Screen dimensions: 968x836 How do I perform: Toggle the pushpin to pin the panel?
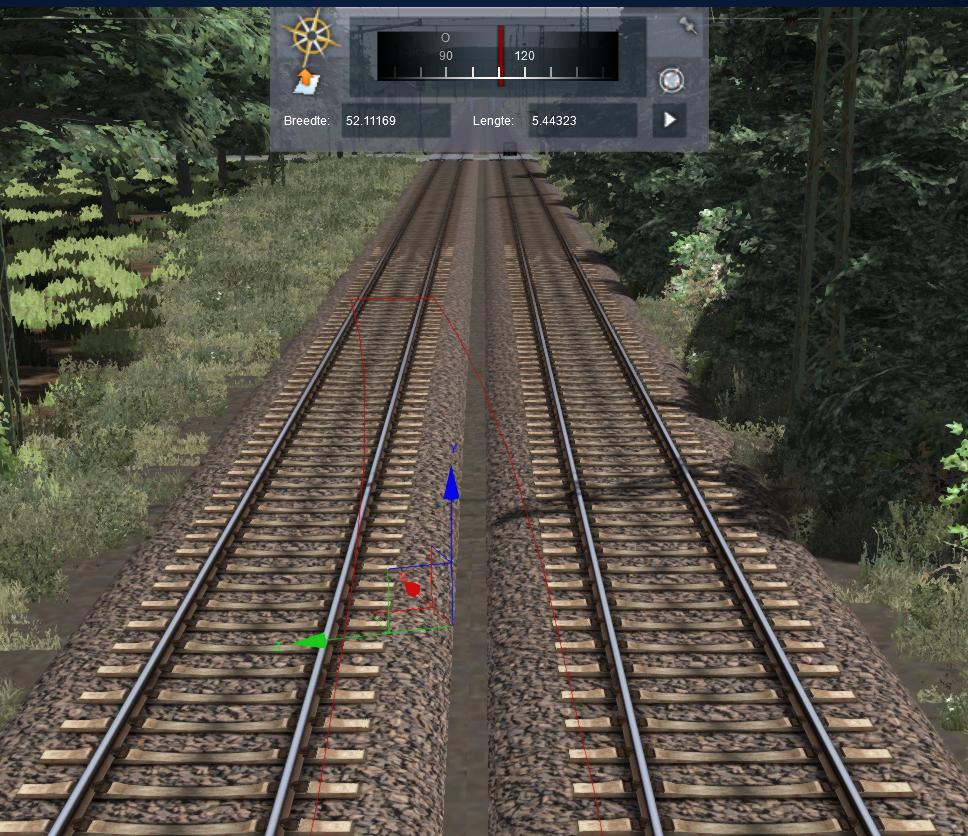point(688,26)
